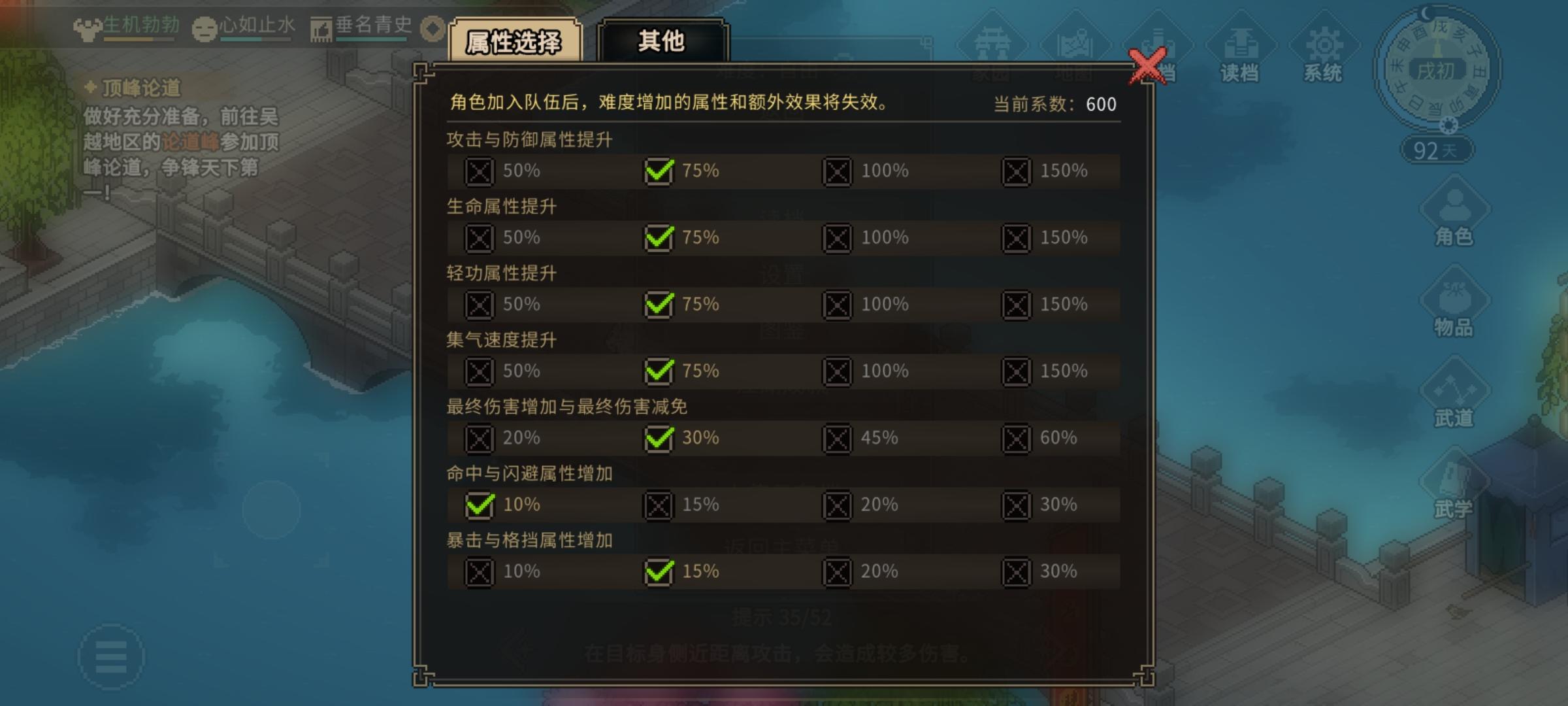Select 45% for 最终伤害增加与最终伤害减免
The image size is (1568, 706).
pos(838,439)
